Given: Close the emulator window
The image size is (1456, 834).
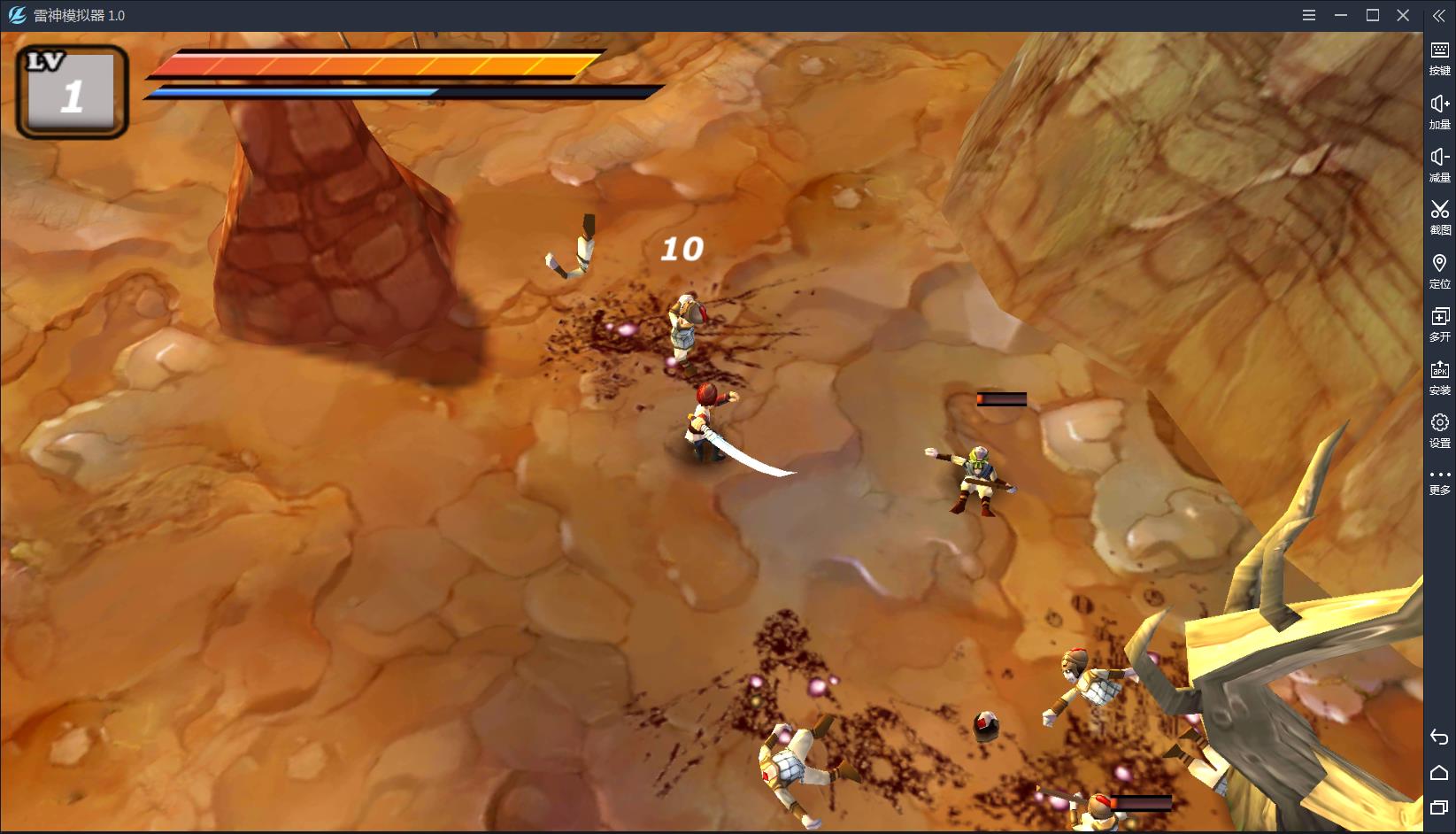Looking at the screenshot, I should click(x=1403, y=15).
